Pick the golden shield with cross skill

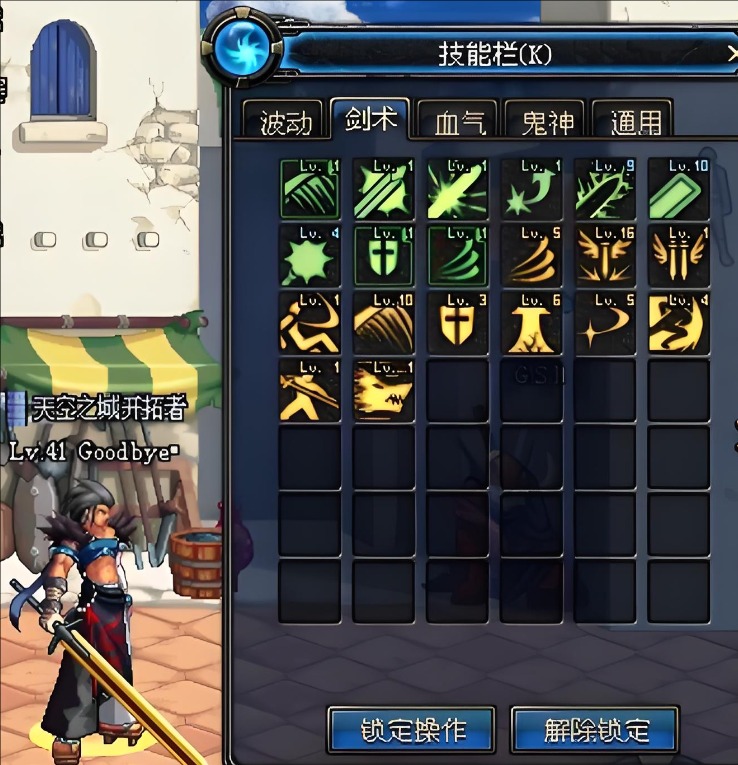(x=457, y=323)
